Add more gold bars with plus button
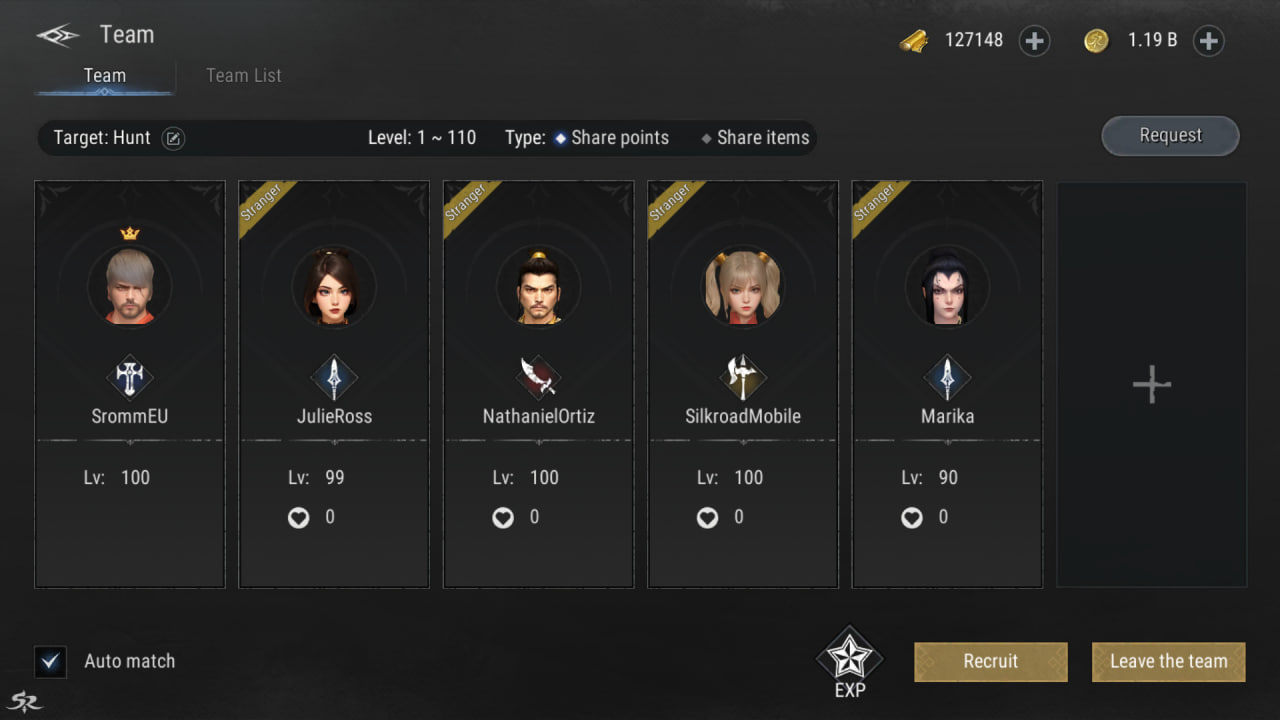 [1034, 41]
